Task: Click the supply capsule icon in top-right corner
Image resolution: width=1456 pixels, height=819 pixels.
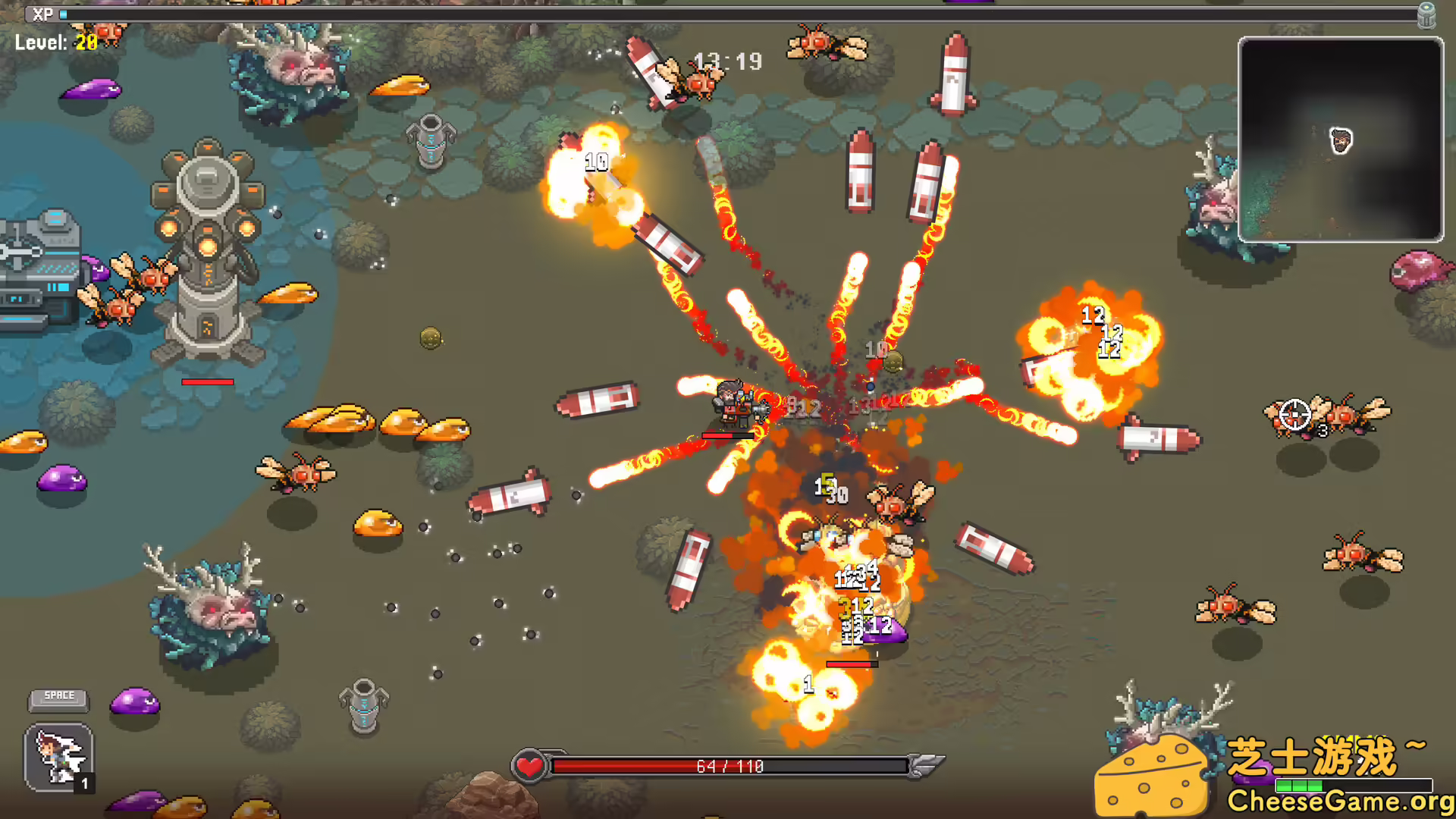Action: pos(1428,15)
